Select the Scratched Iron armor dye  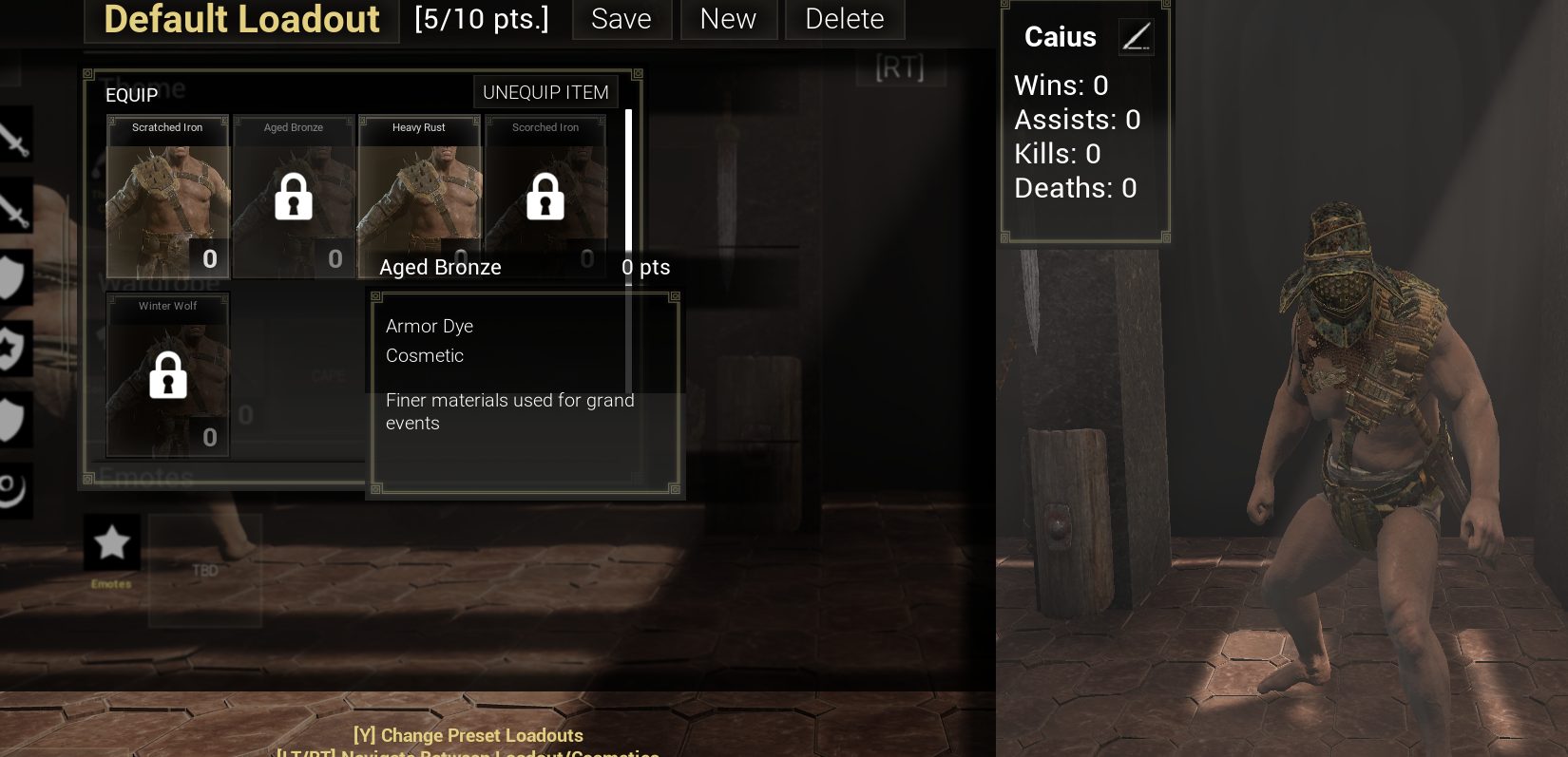[168, 197]
